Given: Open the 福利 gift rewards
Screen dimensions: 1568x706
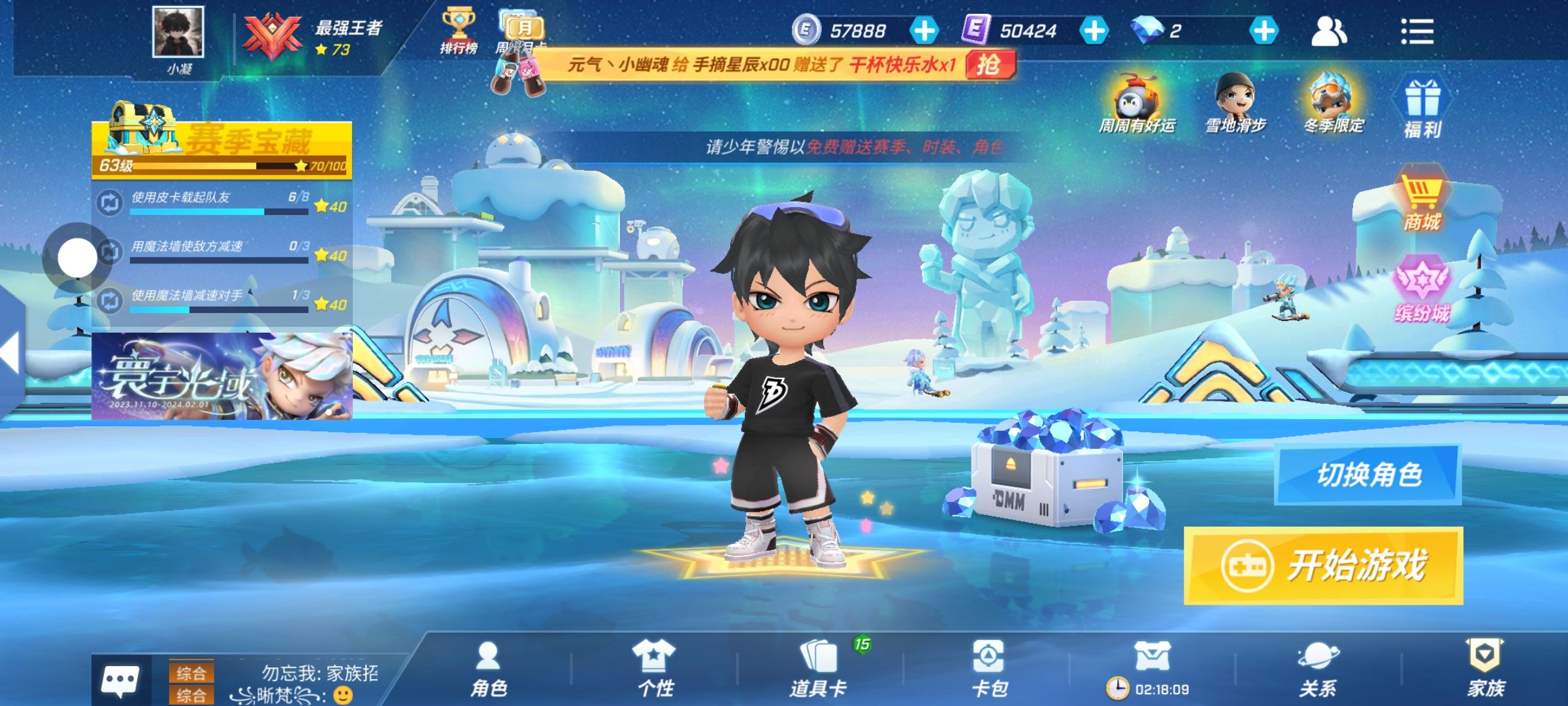Looking at the screenshot, I should [1422, 109].
